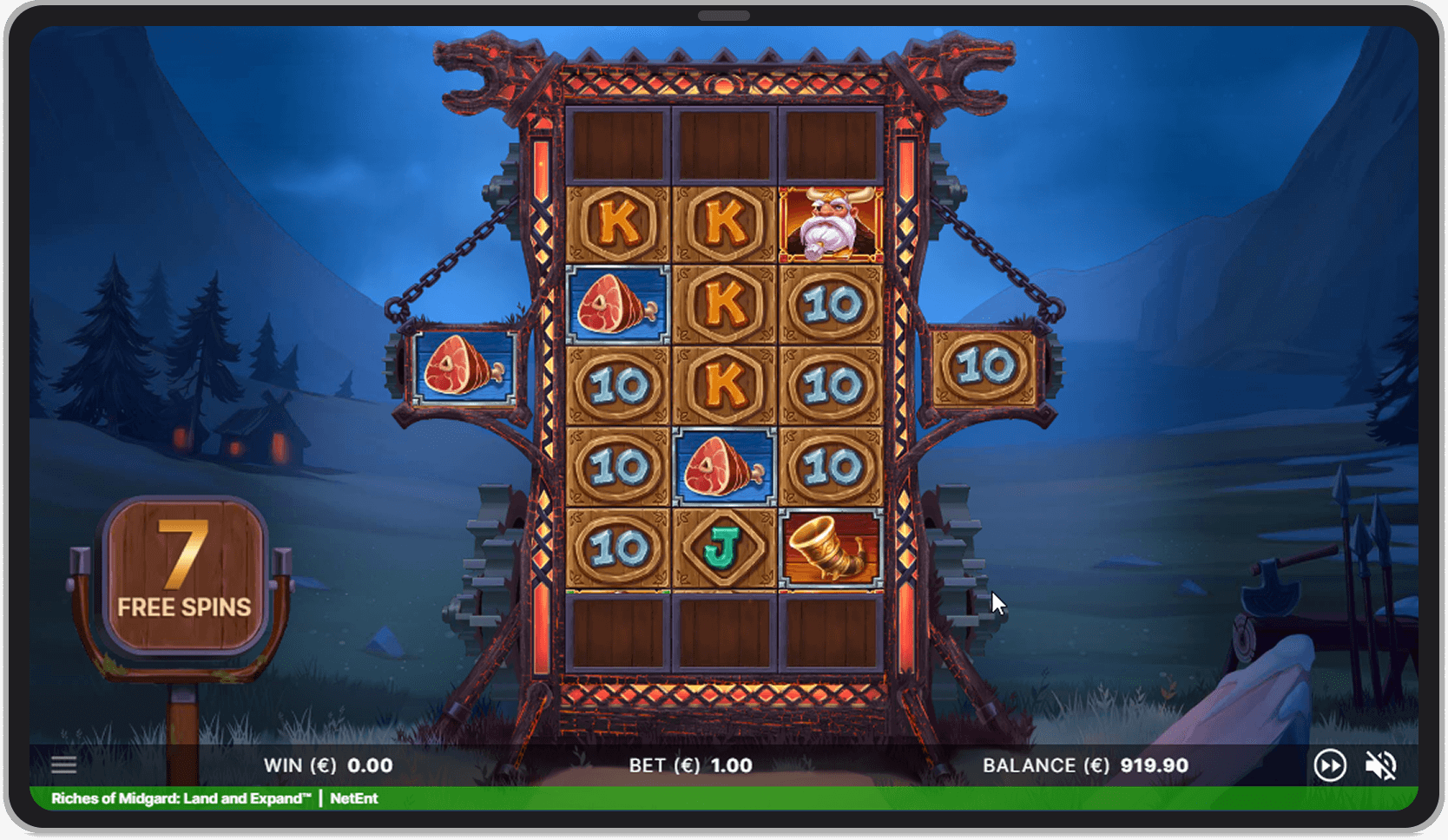1448x840 pixels.
Task: Click the NetEnt label in the green bar
Action: [x=353, y=798]
